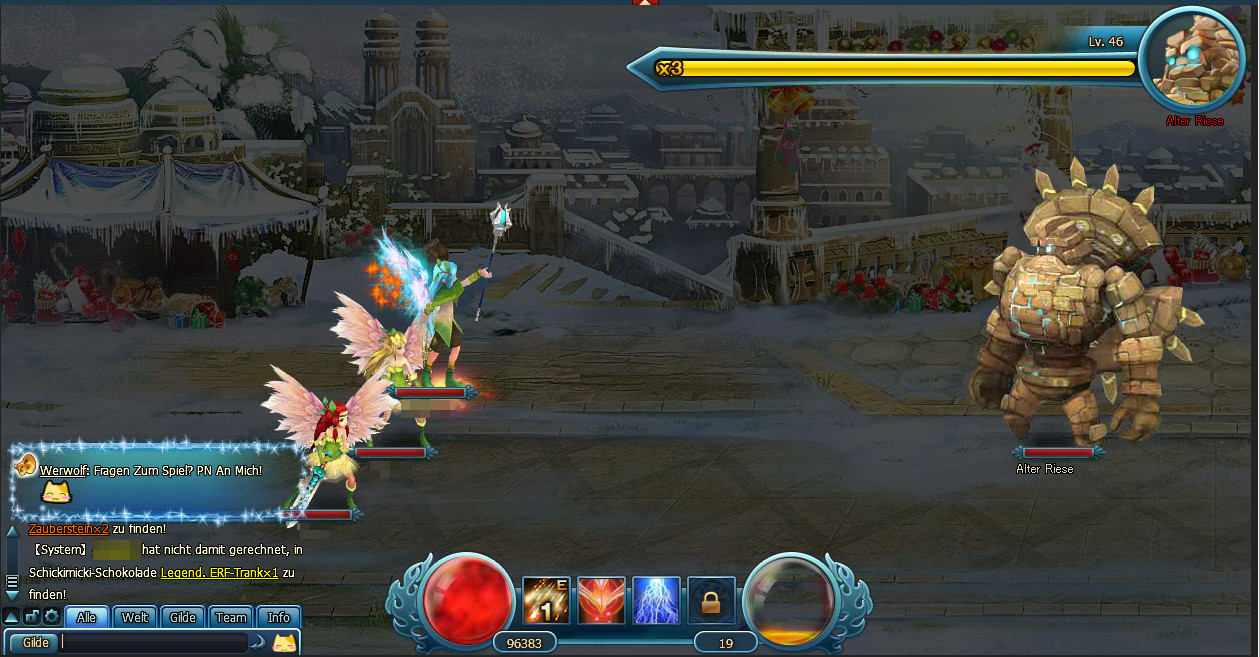Click the locked skill slot
Image resolution: width=1260 pixels, height=657 pixels.
coord(711,601)
